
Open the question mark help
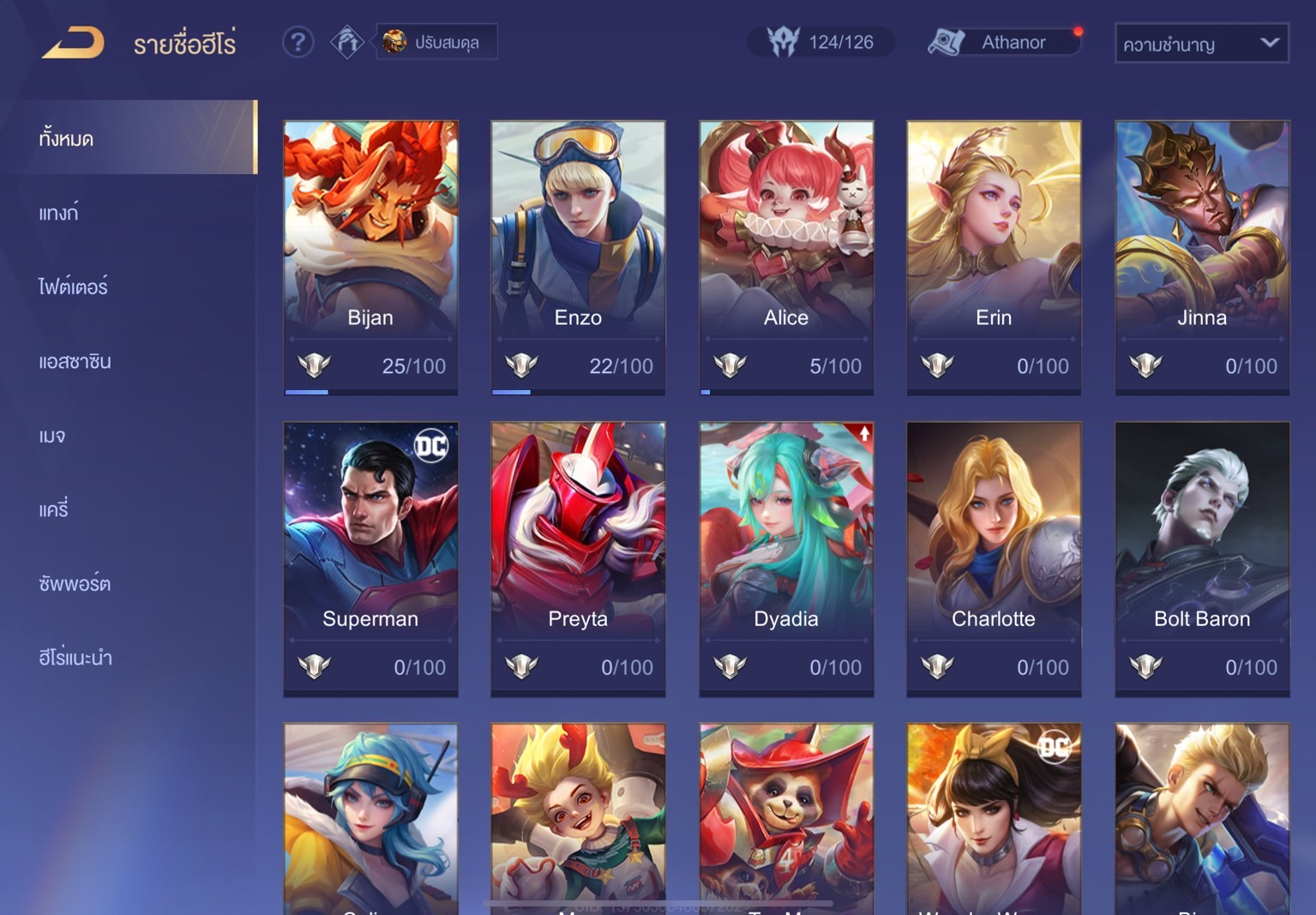click(x=297, y=42)
